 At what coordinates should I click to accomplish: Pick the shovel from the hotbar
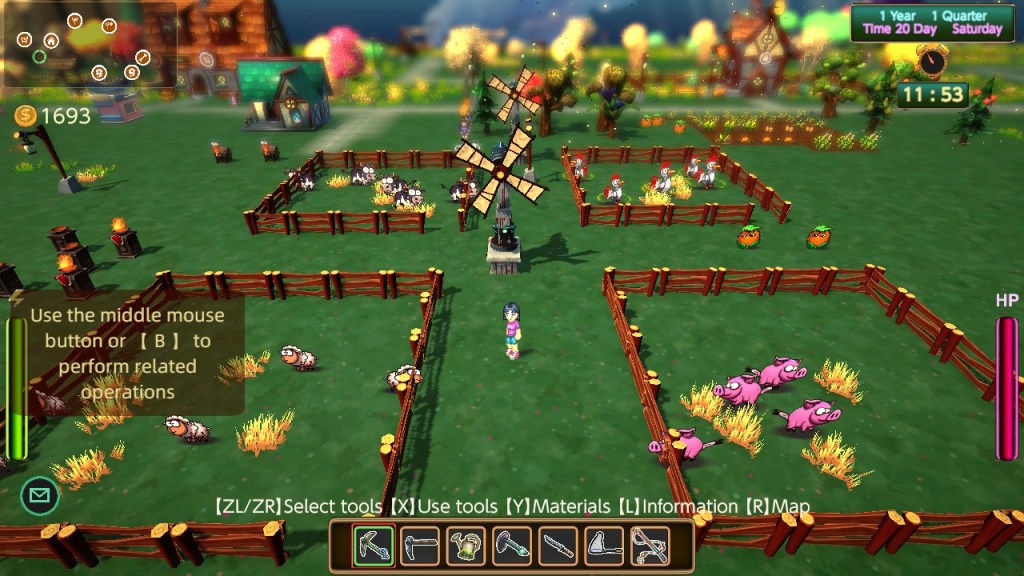pos(512,546)
